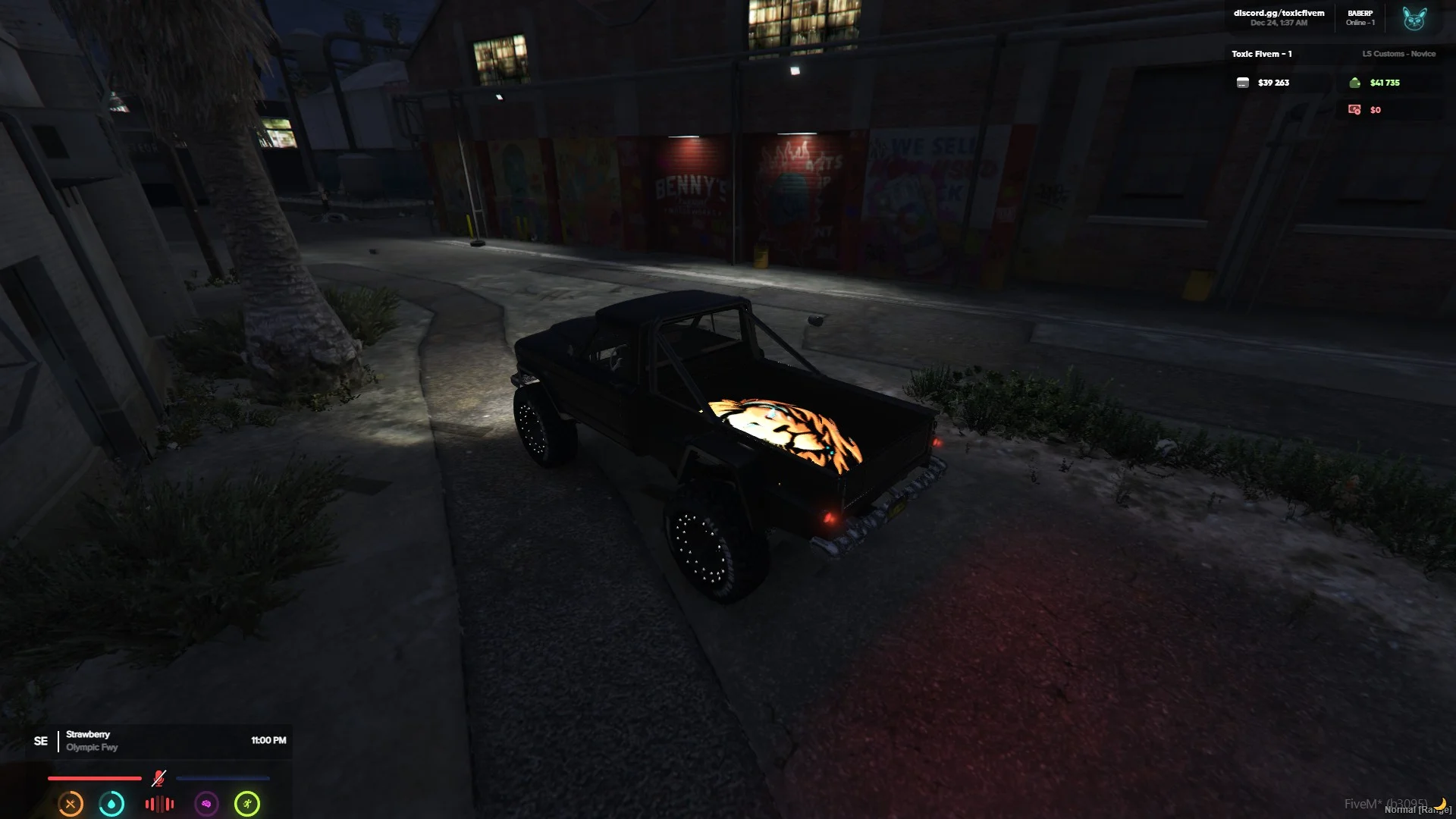
Task: Select the green wallet cash icon
Action: [1354, 83]
